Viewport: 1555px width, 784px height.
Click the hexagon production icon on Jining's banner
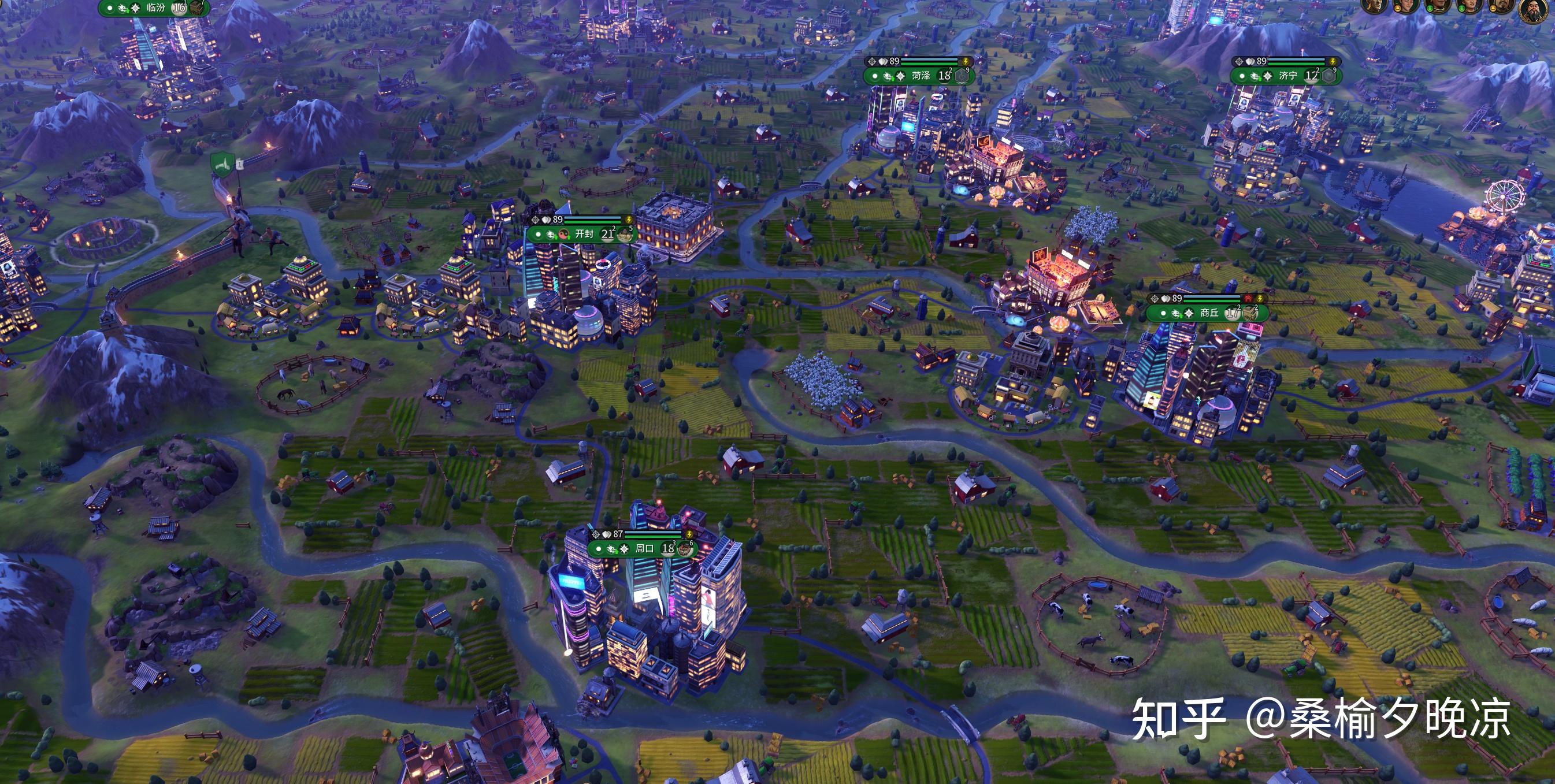[1328, 75]
